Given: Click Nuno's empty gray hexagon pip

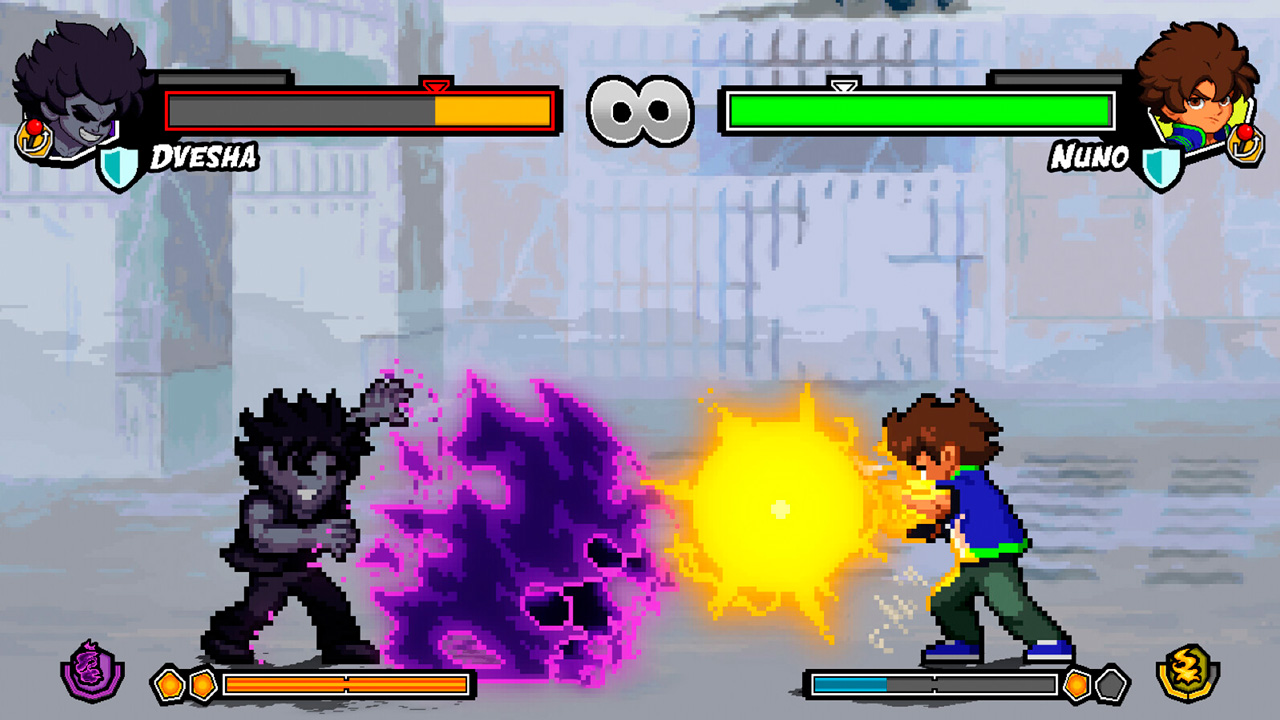Looking at the screenshot, I should click(x=1112, y=682).
